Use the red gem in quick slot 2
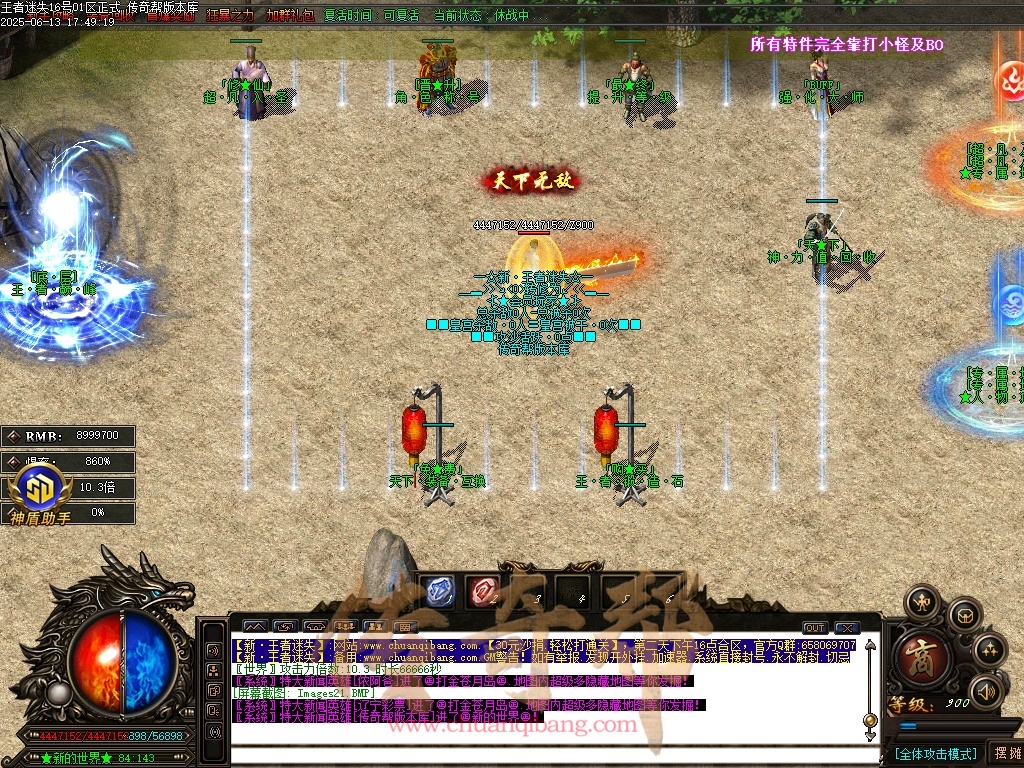Screen dimensions: 1024x768 pyautogui.click(x=483, y=591)
